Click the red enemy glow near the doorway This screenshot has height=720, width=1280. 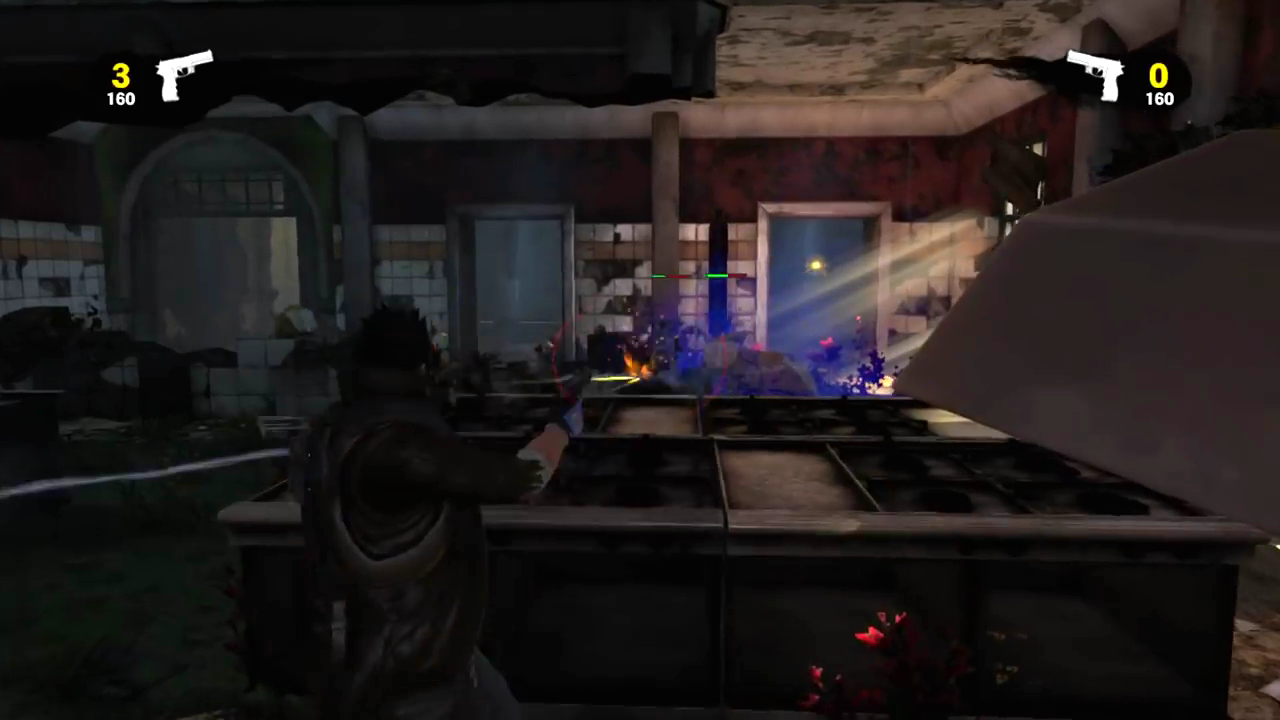coord(828,343)
